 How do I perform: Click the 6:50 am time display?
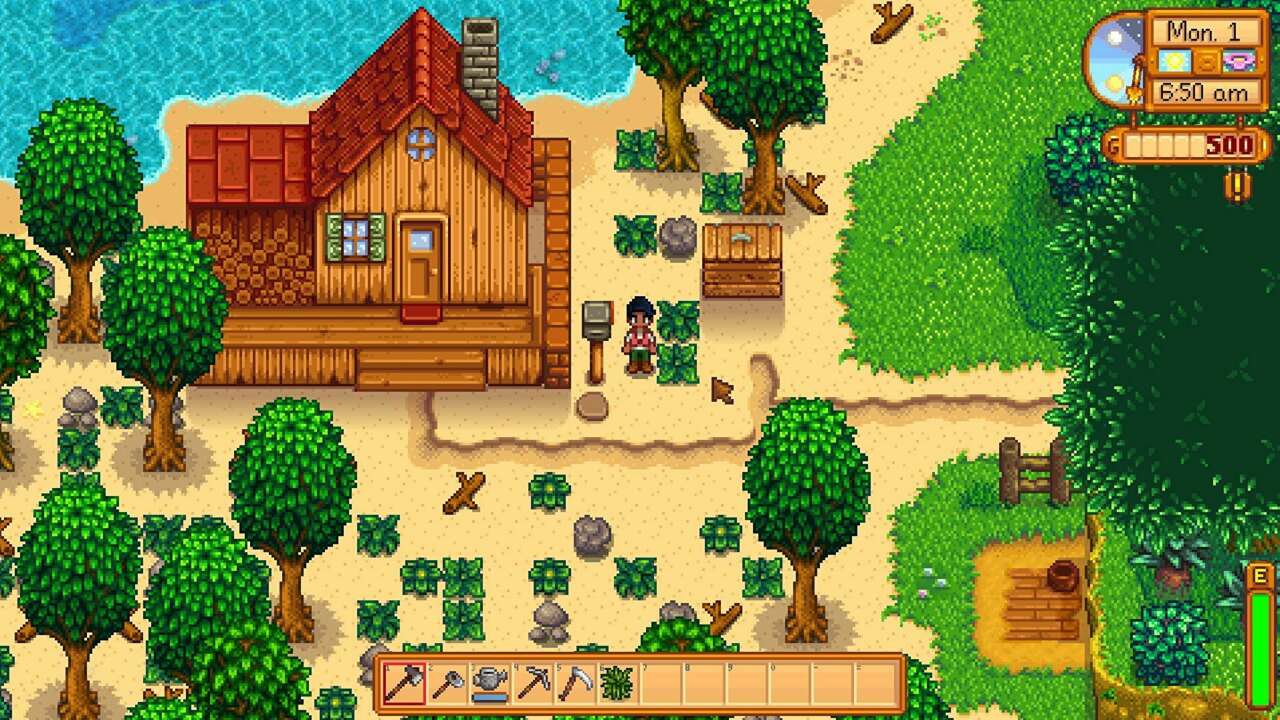[1203, 91]
